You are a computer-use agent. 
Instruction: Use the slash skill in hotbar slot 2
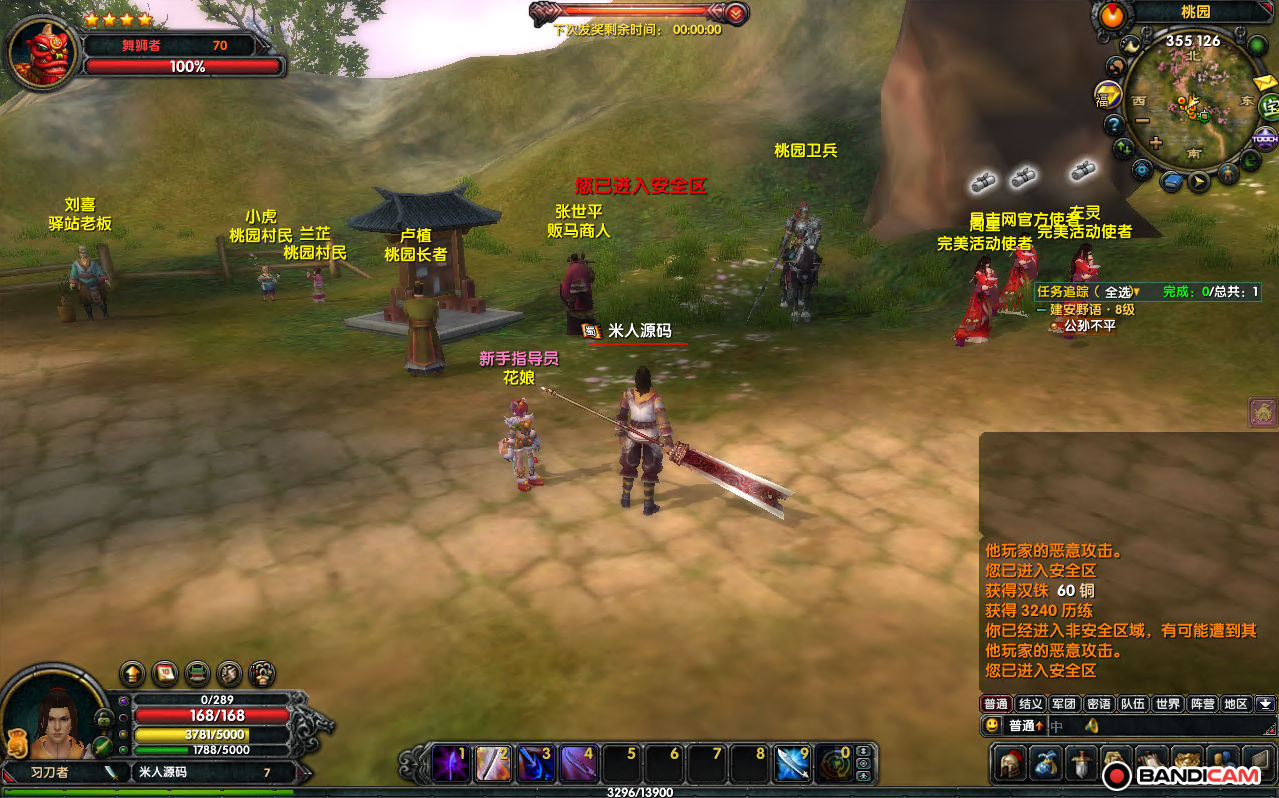pyautogui.click(x=493, y=764)
